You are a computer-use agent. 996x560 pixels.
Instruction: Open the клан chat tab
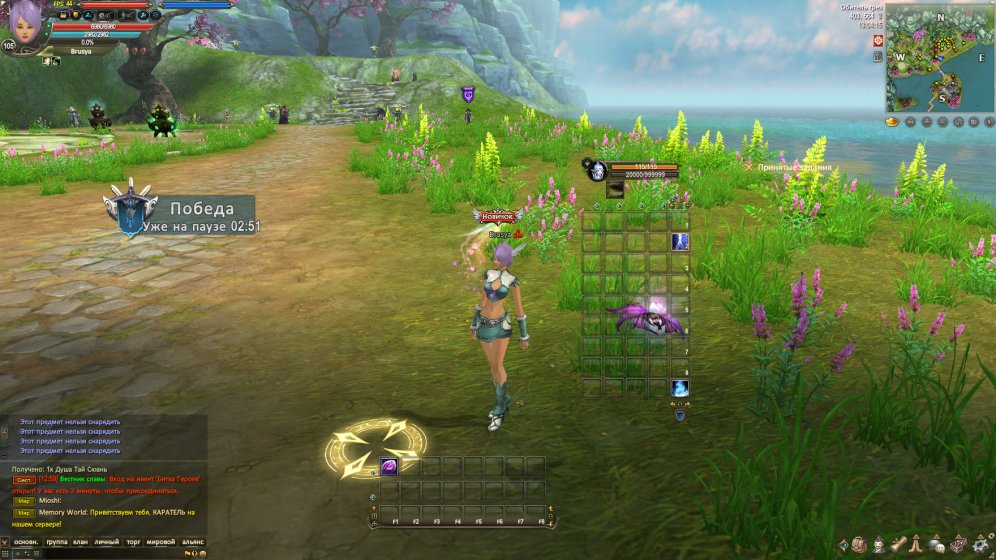click(82, 542)
